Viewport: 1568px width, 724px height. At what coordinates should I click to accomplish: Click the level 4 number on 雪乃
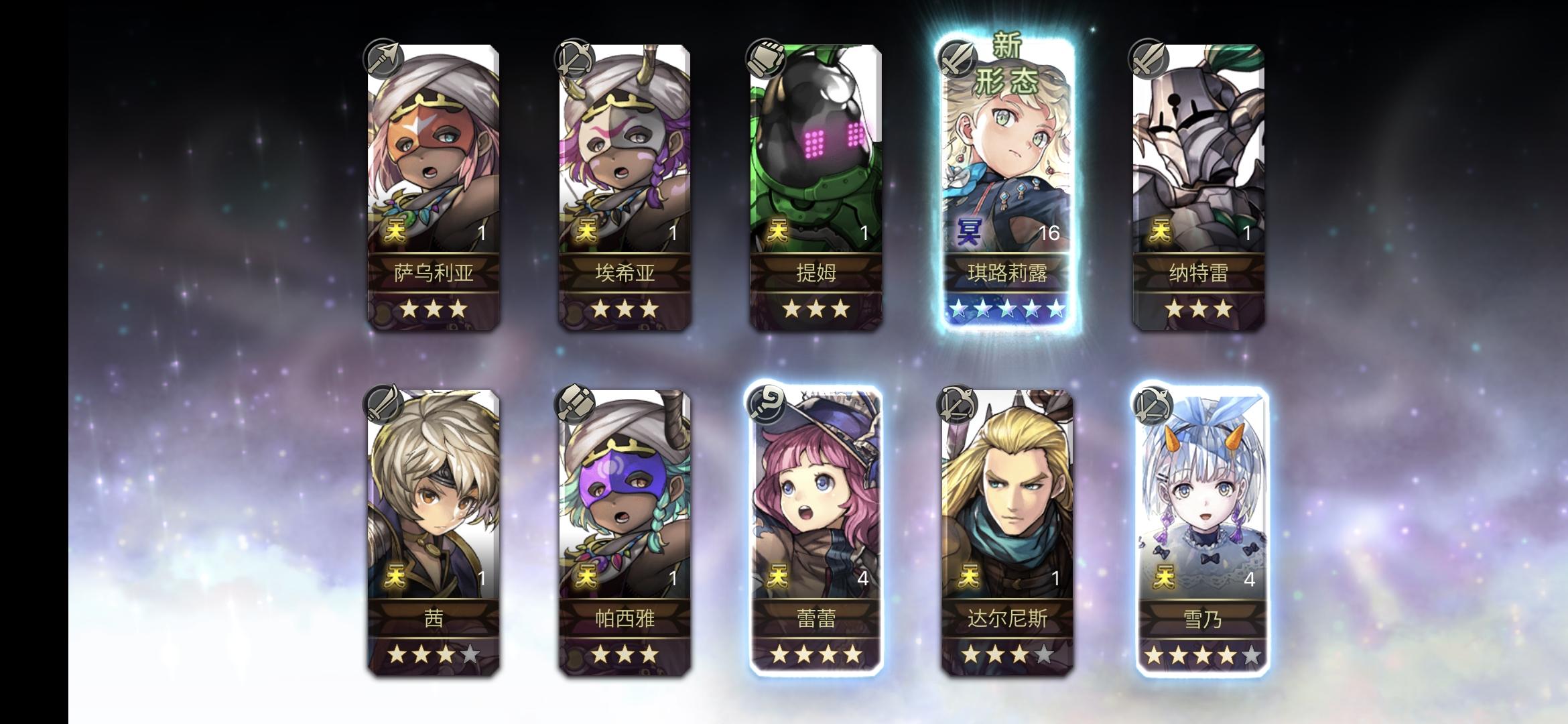1250,582
